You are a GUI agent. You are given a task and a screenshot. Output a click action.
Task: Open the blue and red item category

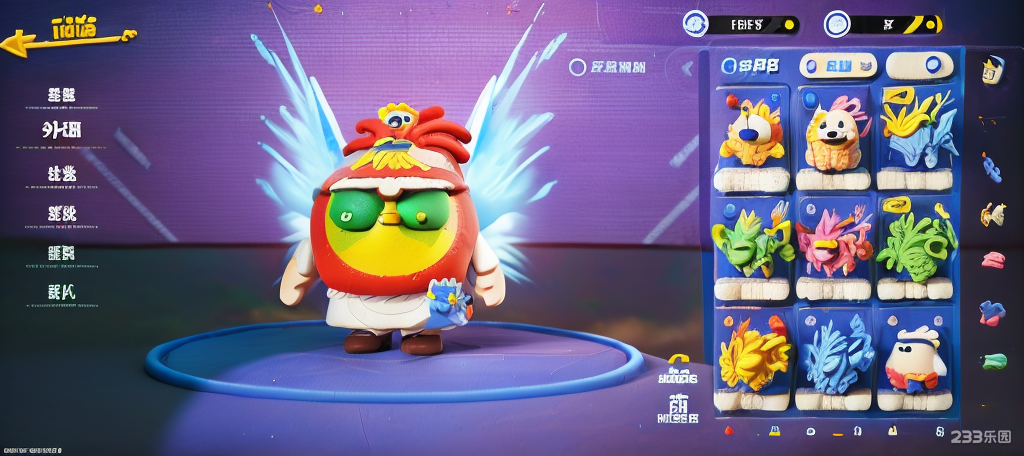click(x=991, y=311)
